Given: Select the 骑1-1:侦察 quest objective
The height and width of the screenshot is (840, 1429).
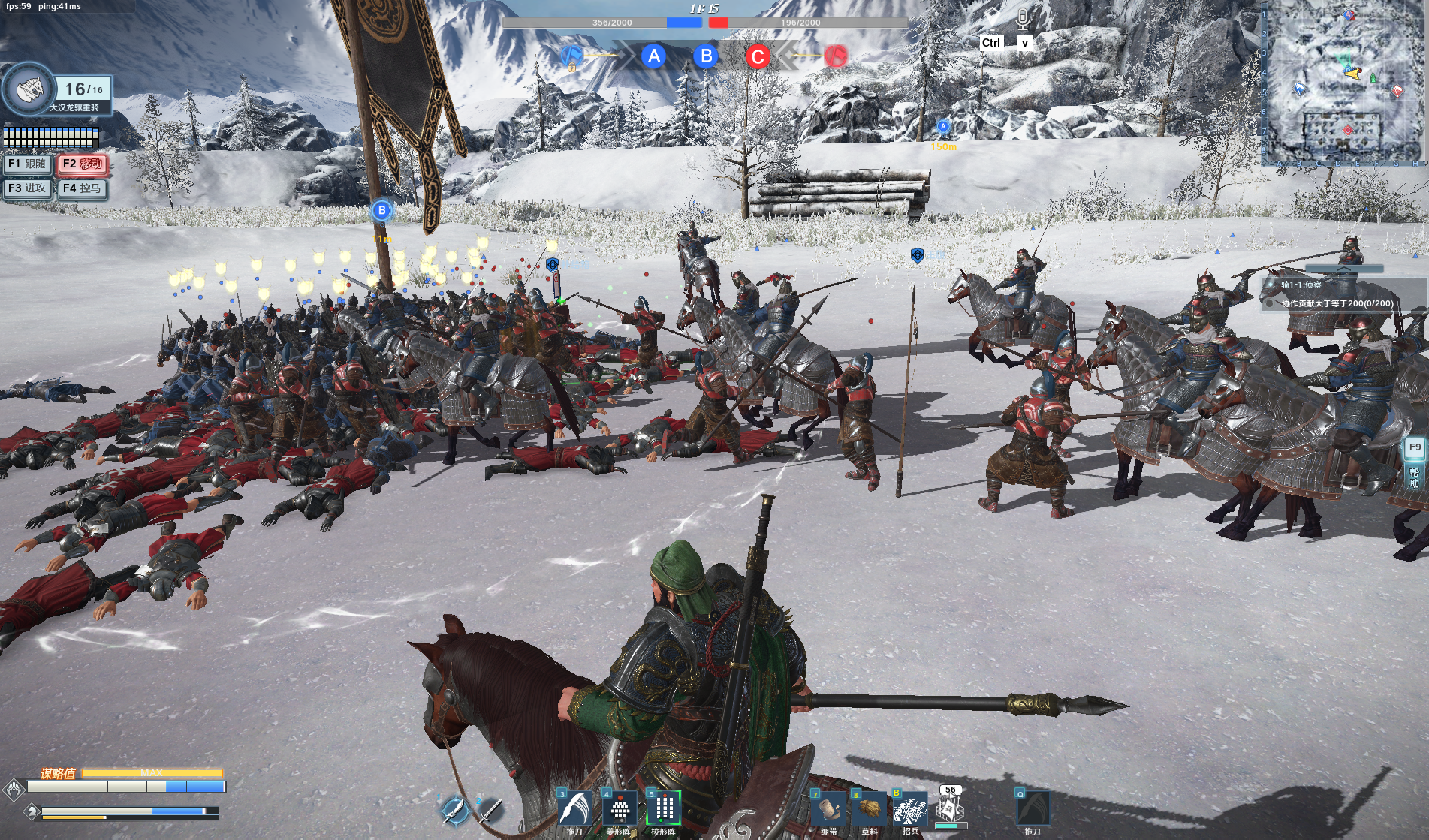Looking at the screenshot, I should point(1301,285).
